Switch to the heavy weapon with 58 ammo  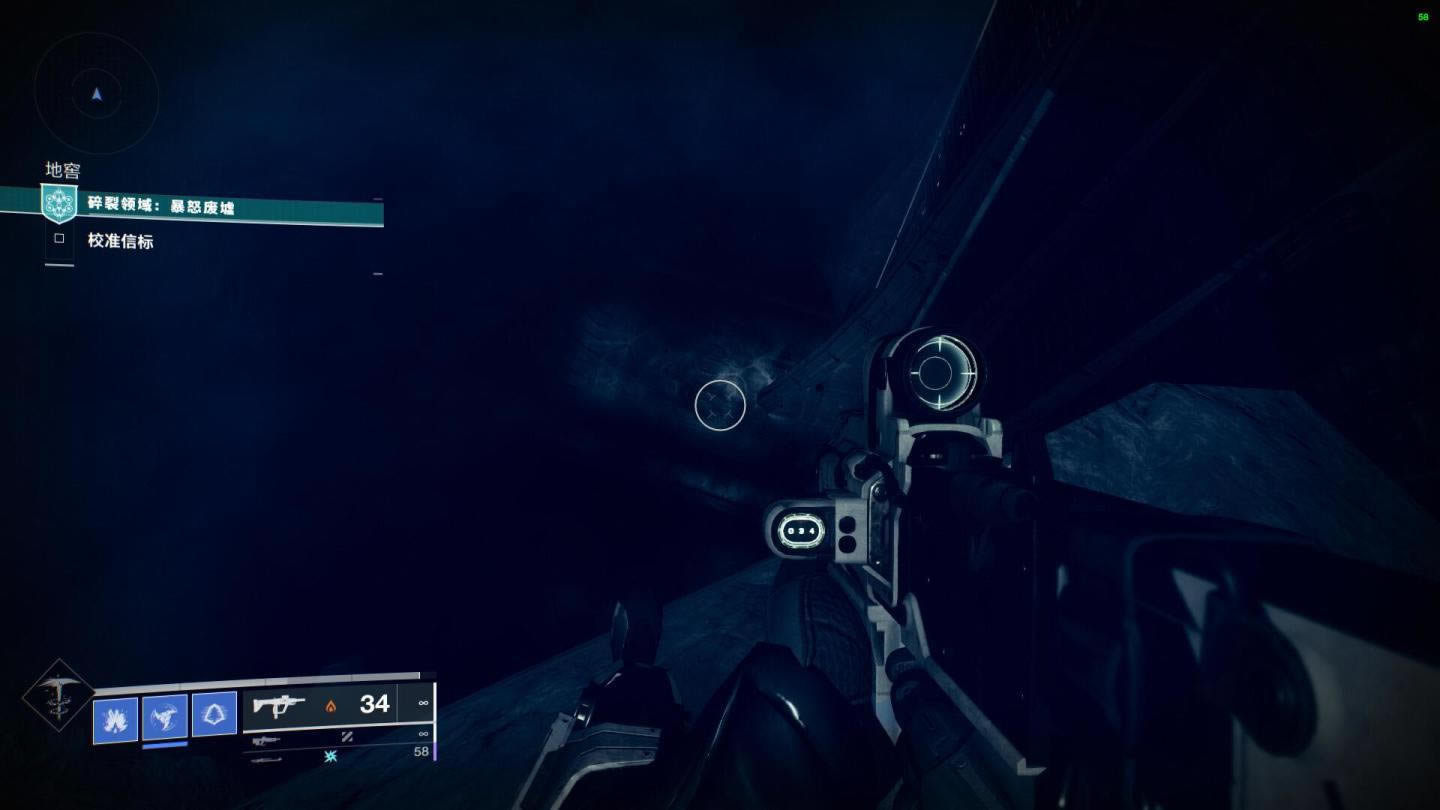340,757
